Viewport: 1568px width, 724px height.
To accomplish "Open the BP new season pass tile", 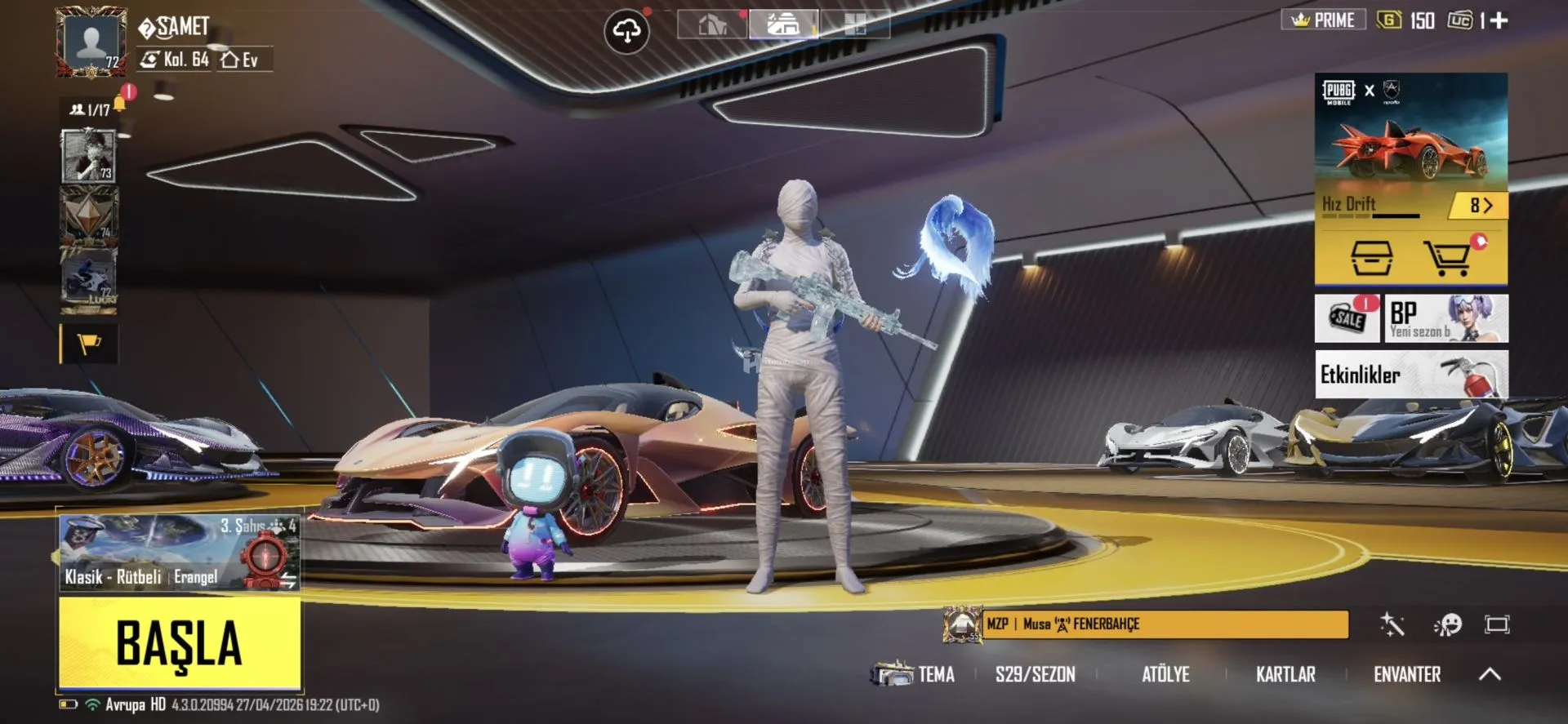I will tap(1445, 318).
